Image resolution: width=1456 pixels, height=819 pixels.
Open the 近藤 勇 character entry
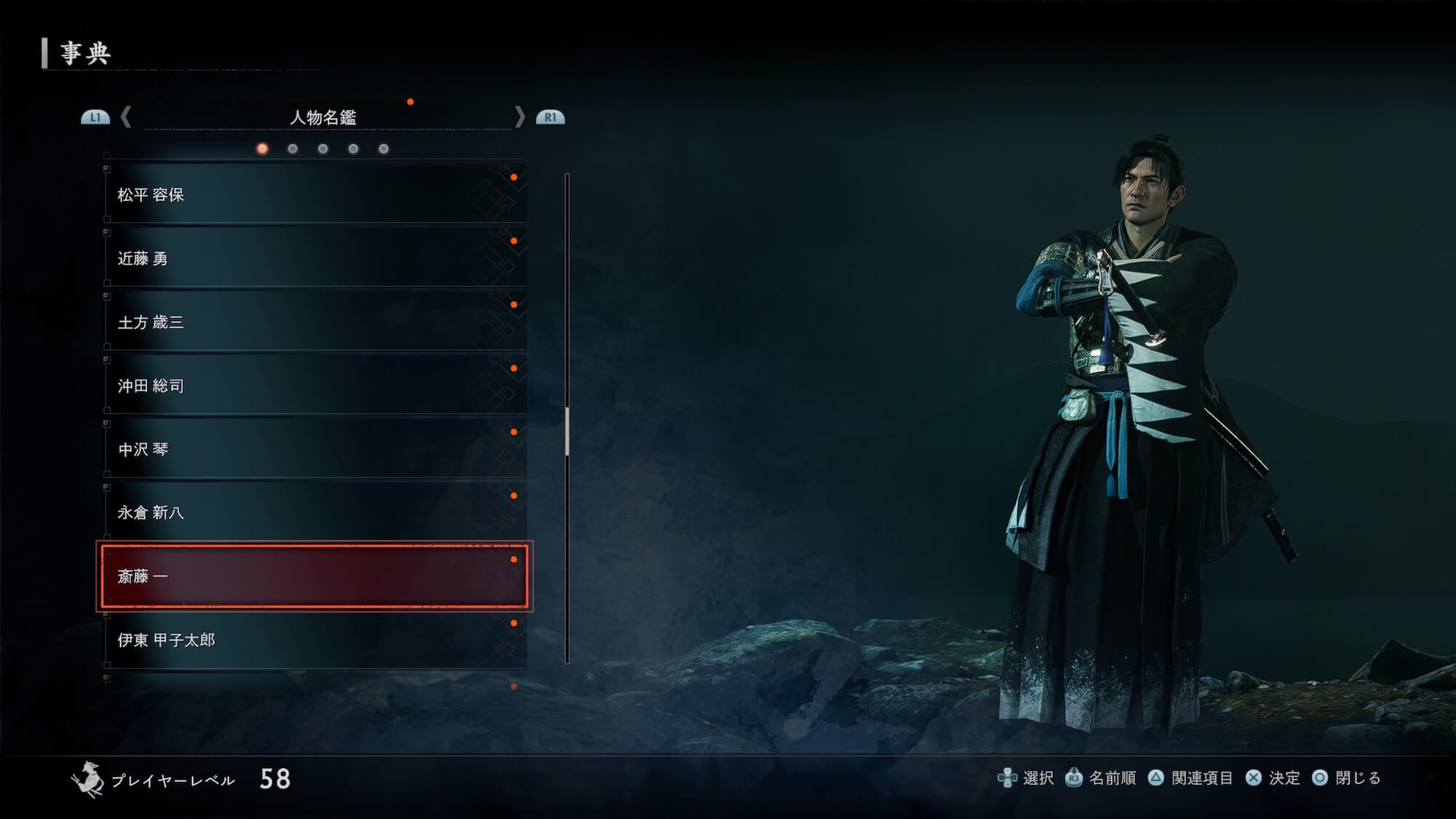tap(314, 258)
